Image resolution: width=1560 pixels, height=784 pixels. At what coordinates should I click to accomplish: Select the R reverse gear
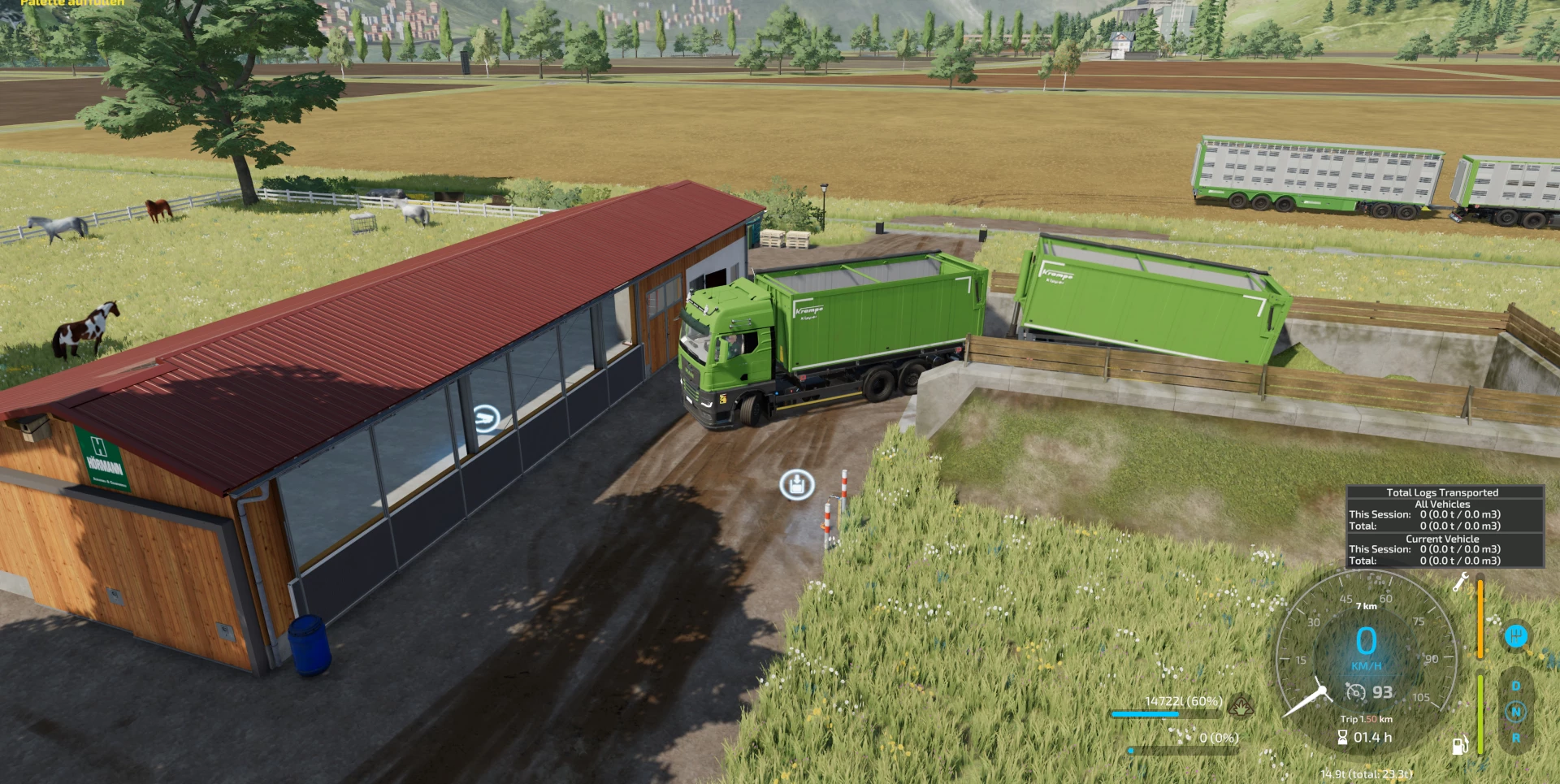click(x=1515, y=739)
